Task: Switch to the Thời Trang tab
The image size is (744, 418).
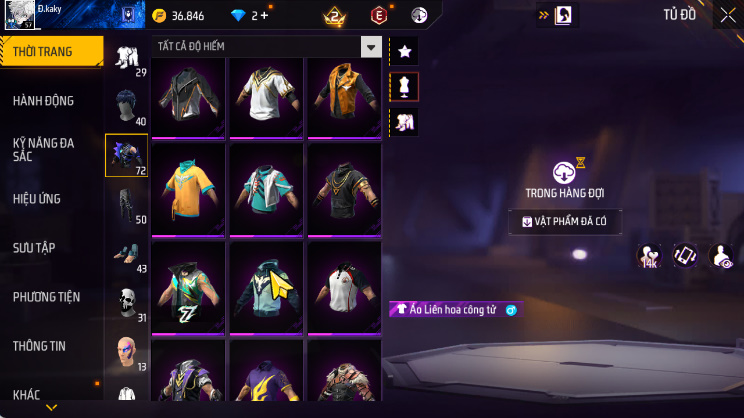Action: pos(50,51)
